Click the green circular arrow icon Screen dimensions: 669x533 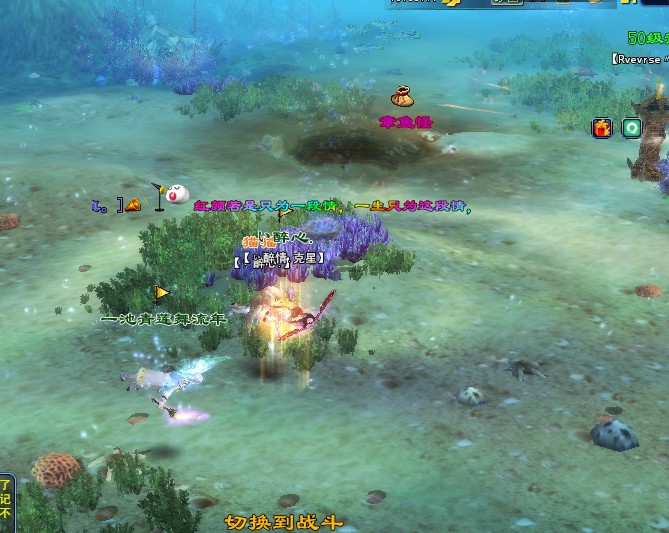[631, 128]
